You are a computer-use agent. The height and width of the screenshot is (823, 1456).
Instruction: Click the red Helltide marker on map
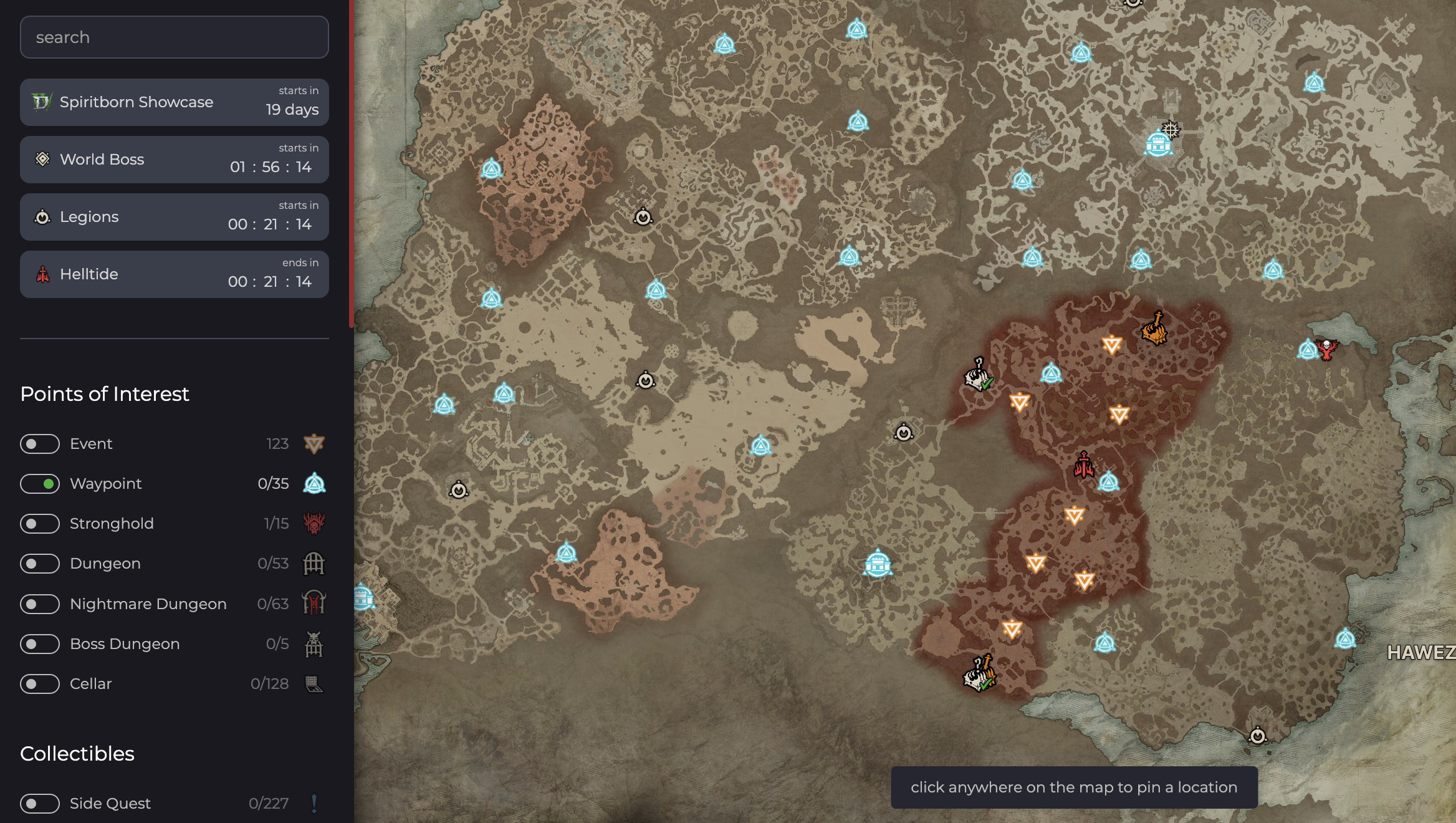click(1084, 465)
